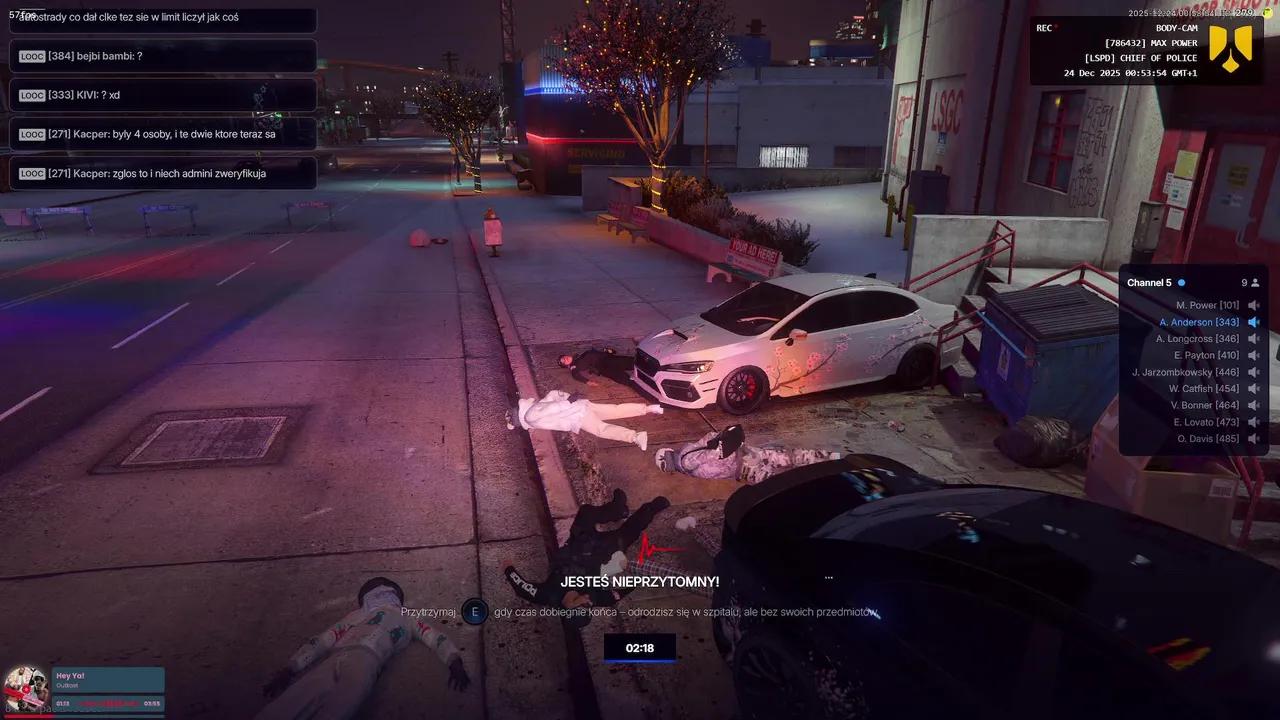The height and width of the screenshot is (720, 1280).
Task: Select J. Jarzombkowsky [446] in the list
Action: point(1185,372)
